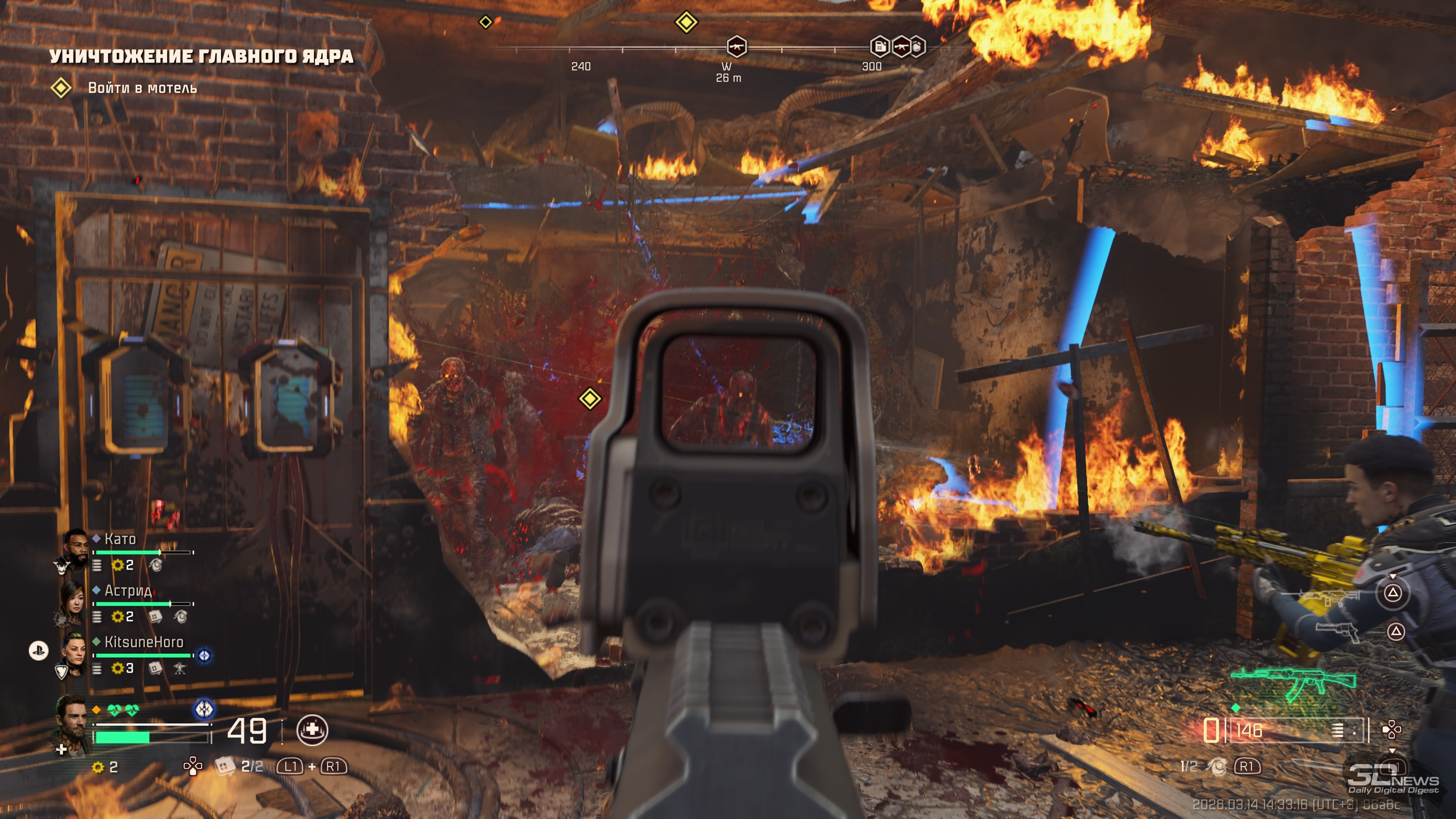The height and width of the screenshot is (819, 1456).
Task: Click the grenade marker on the compass
Action: 918,47
